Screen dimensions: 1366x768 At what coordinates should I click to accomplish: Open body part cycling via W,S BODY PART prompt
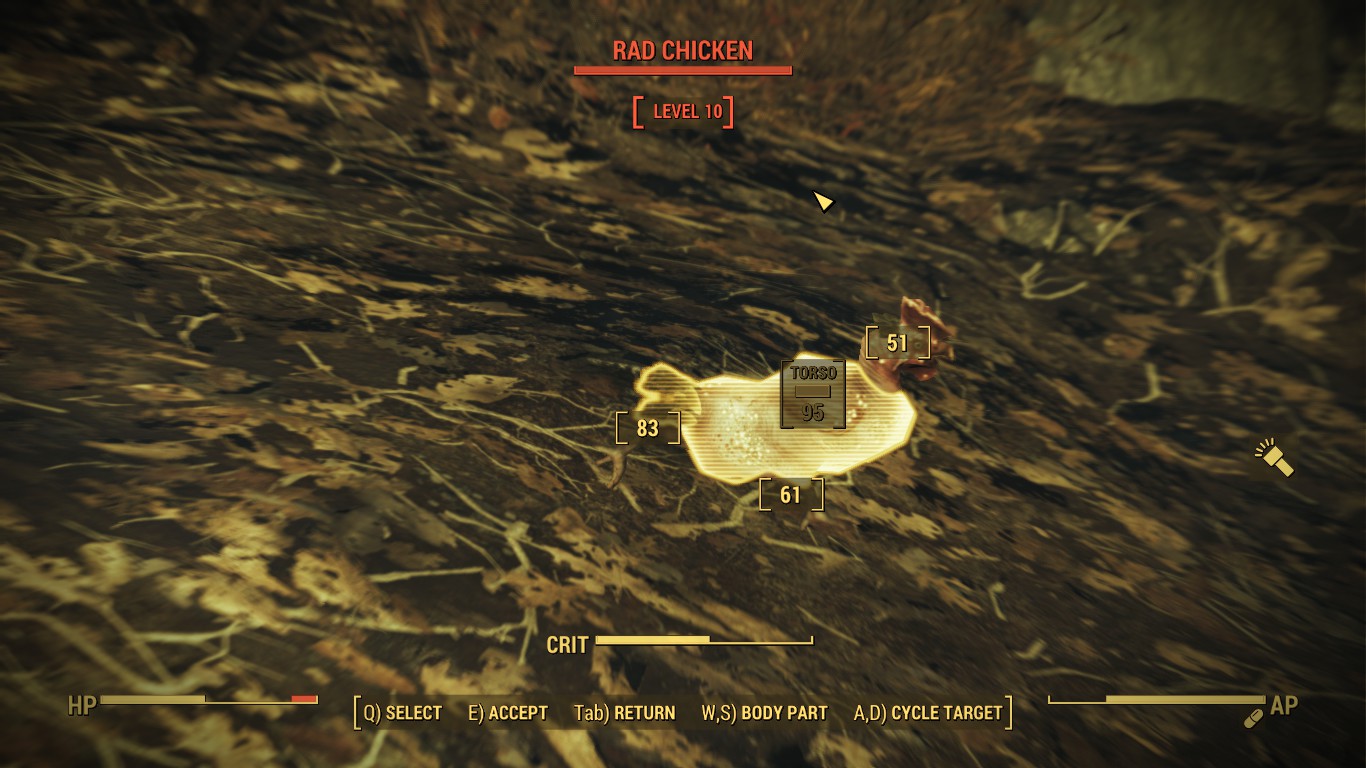pyautogui.click(x=765, y=713)
